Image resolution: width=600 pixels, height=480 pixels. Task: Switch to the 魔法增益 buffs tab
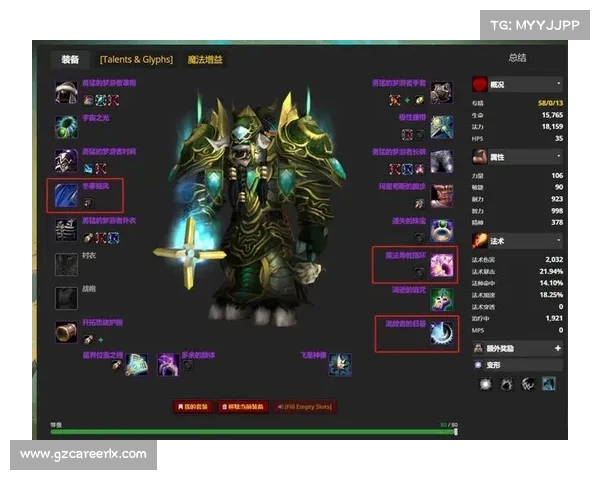(205, 60)
